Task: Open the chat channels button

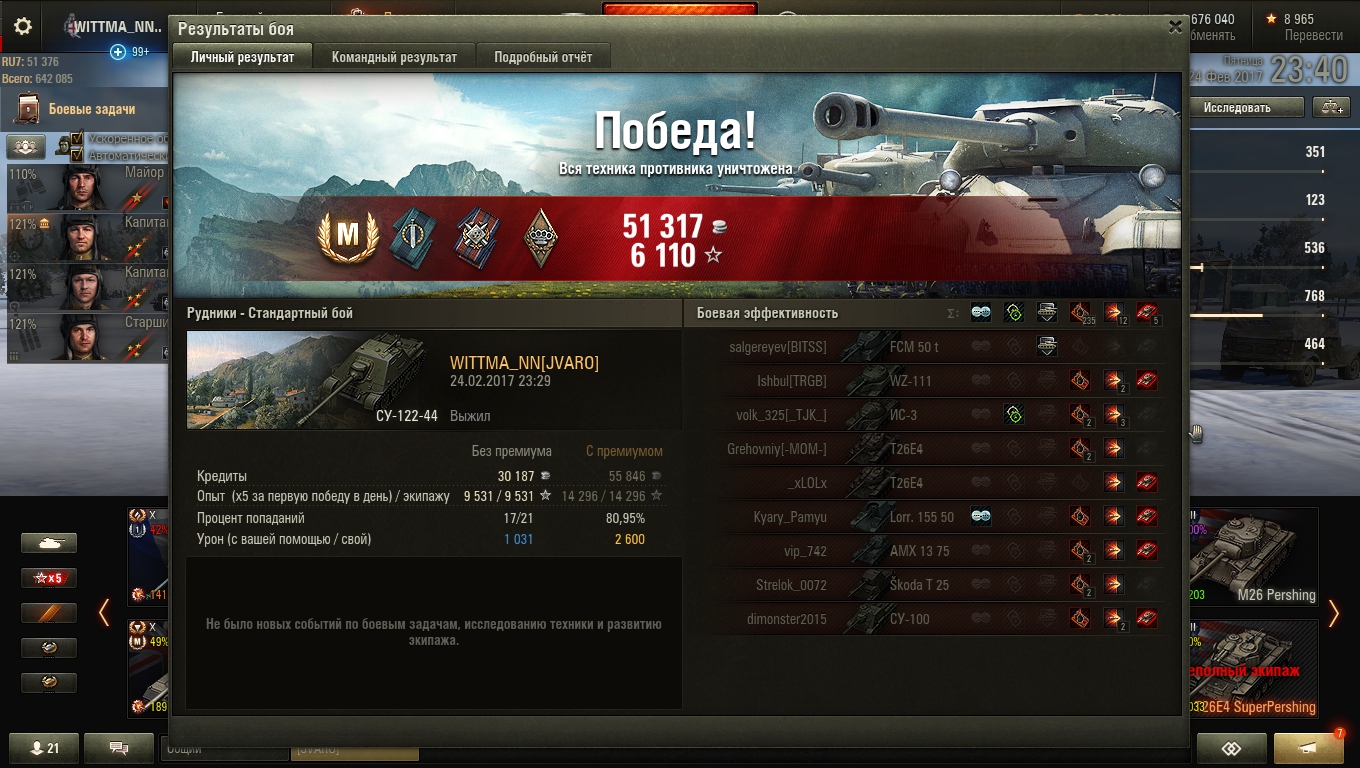Action: point(118,748)
